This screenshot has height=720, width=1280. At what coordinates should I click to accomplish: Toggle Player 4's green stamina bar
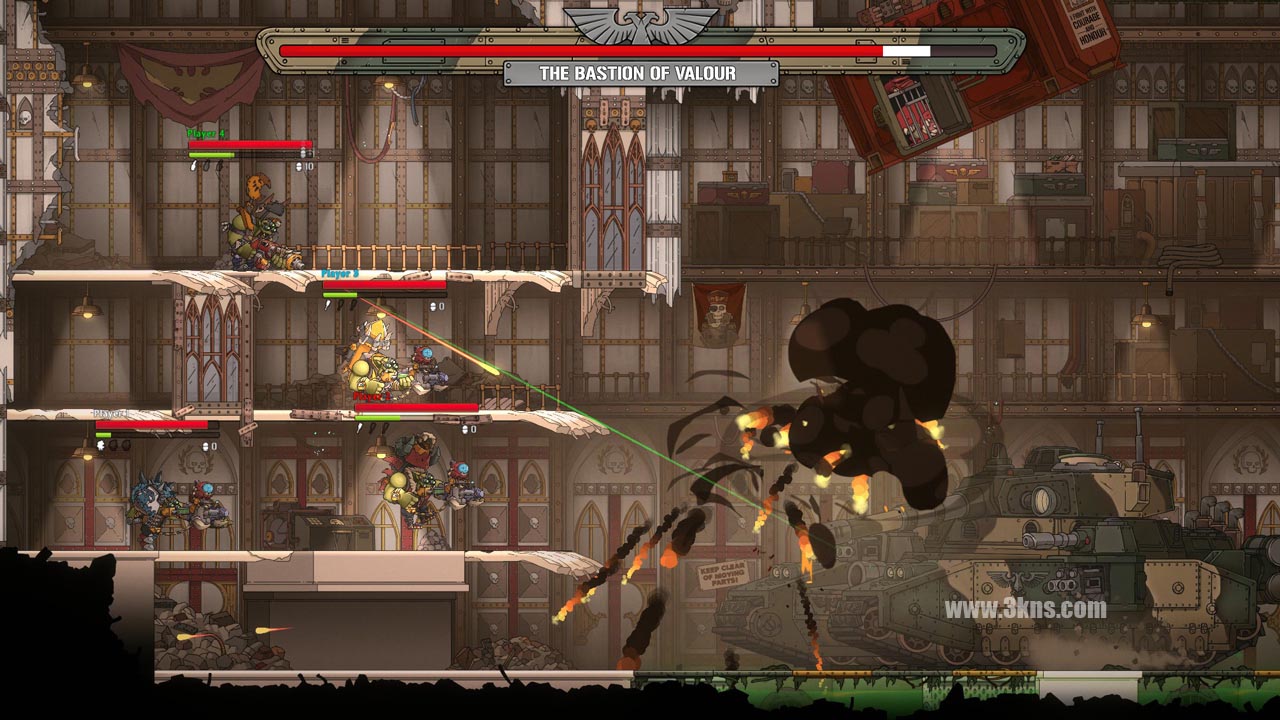click(210, 155)
